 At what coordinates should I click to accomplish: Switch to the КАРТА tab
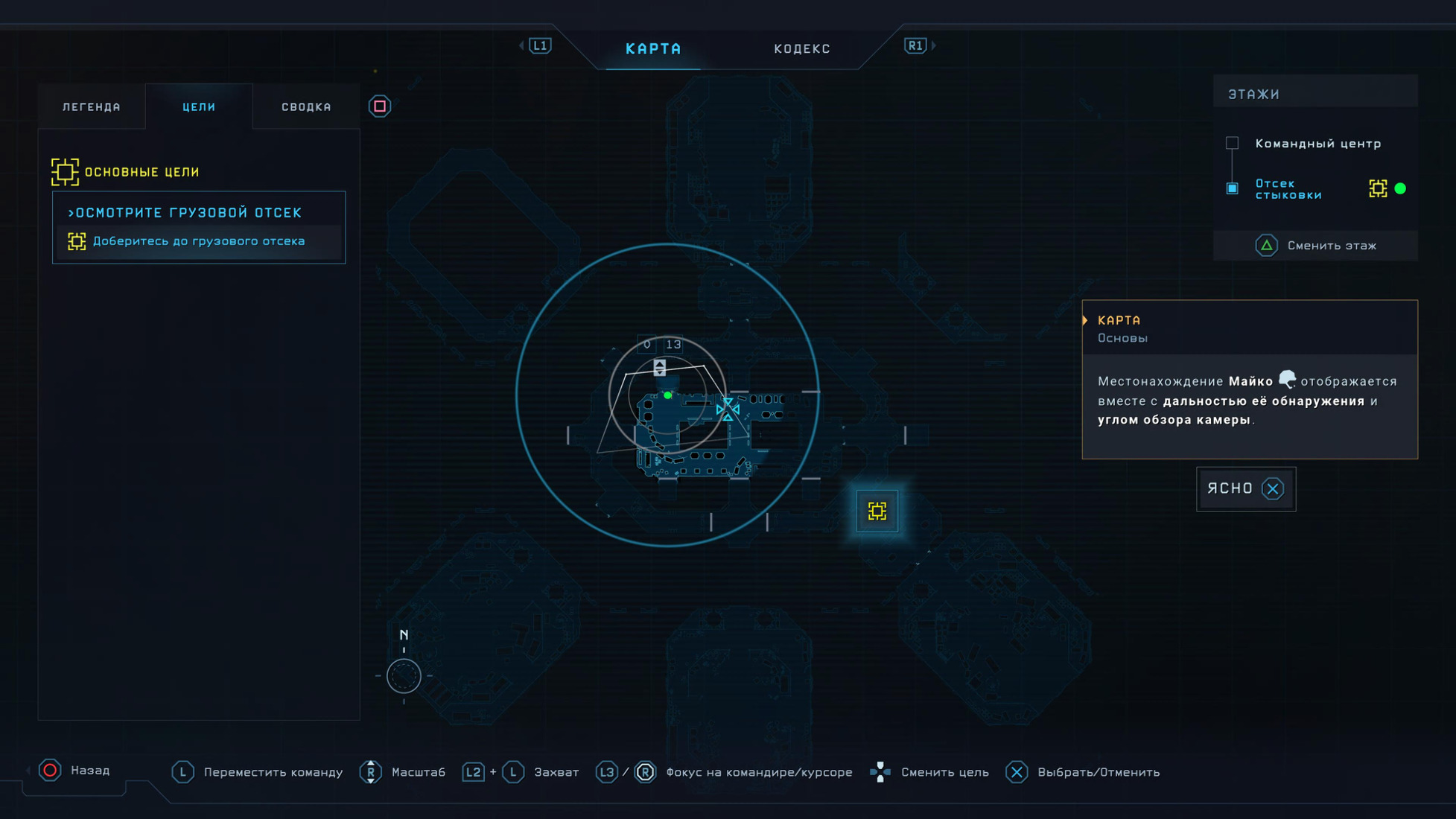click(653, 49)
